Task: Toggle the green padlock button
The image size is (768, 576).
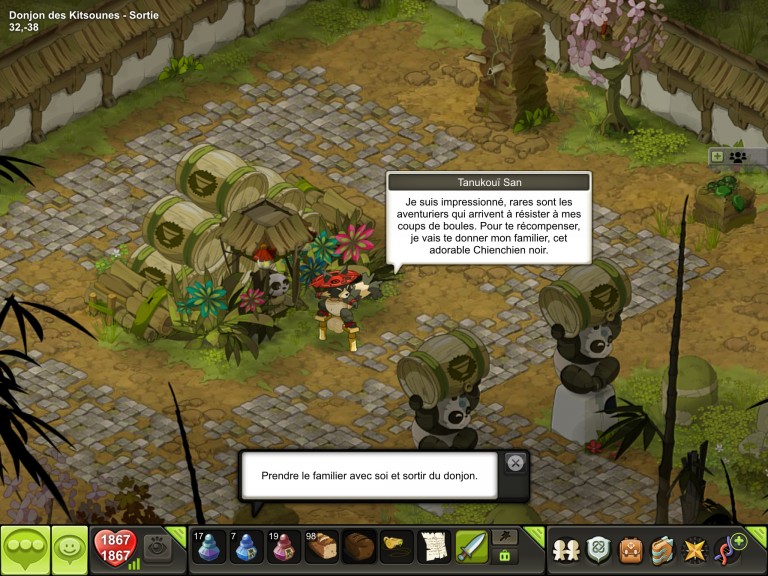Action: (x=505, y=557)
